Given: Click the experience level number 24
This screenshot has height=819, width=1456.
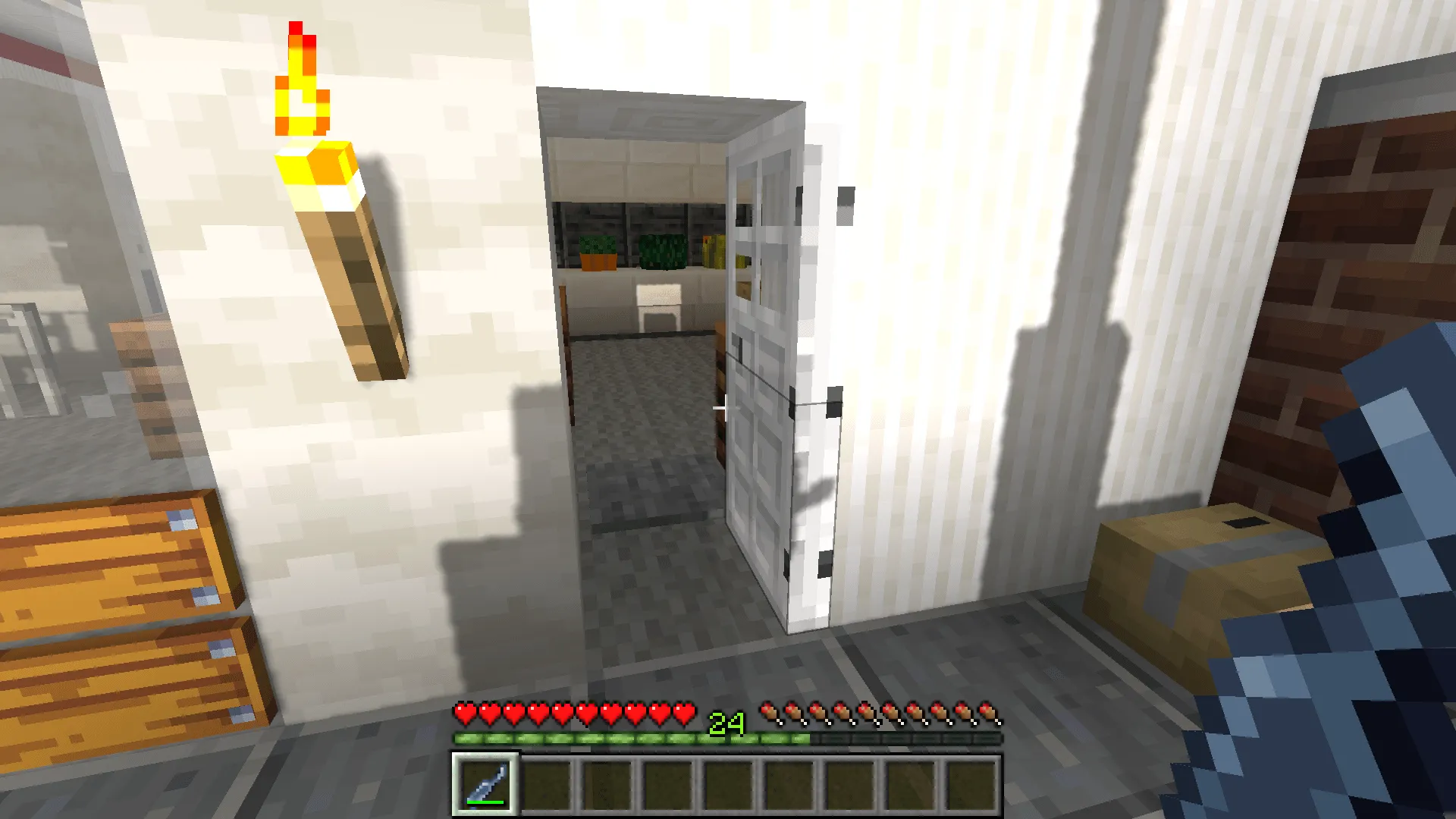Looking at the screenshot, I should (726, 720).
